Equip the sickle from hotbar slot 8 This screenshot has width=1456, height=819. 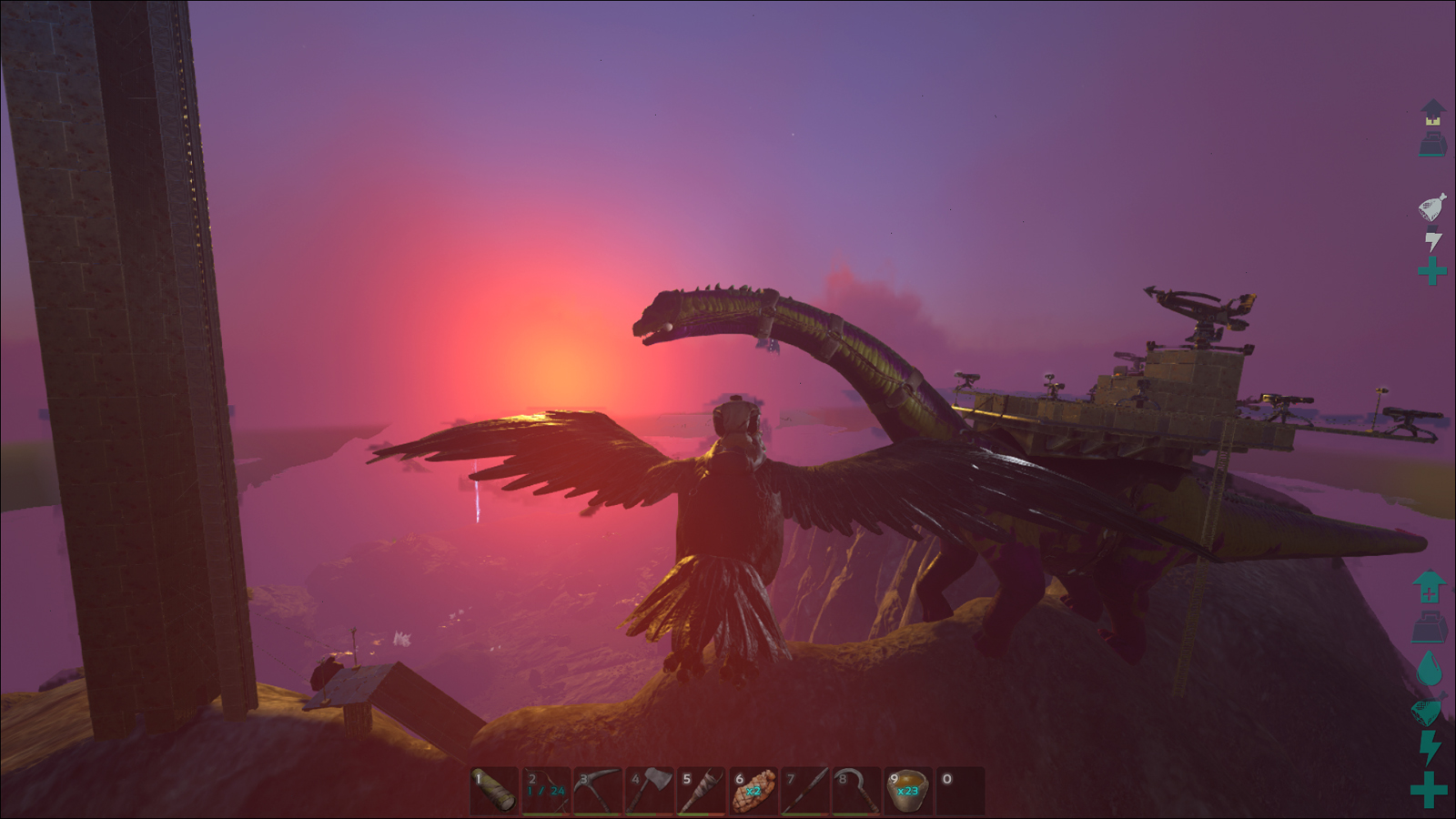point(857,790)
